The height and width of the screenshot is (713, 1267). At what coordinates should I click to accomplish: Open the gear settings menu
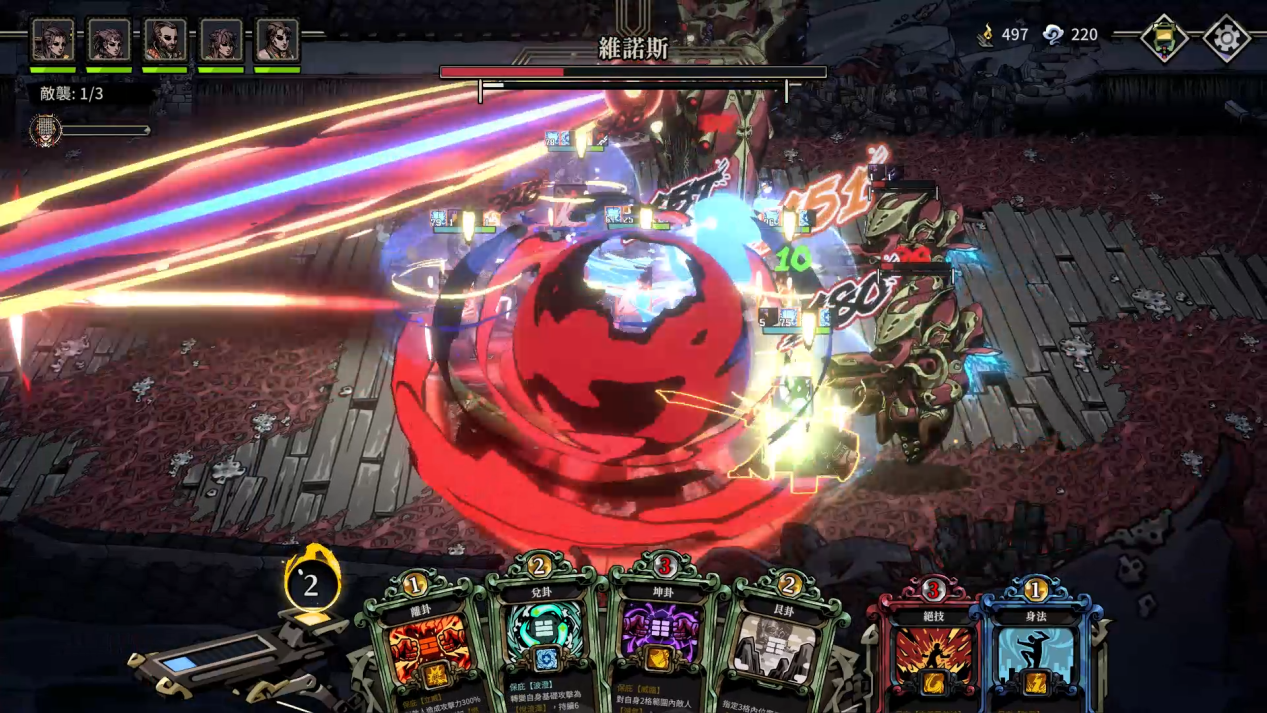tap(1226, 39)
